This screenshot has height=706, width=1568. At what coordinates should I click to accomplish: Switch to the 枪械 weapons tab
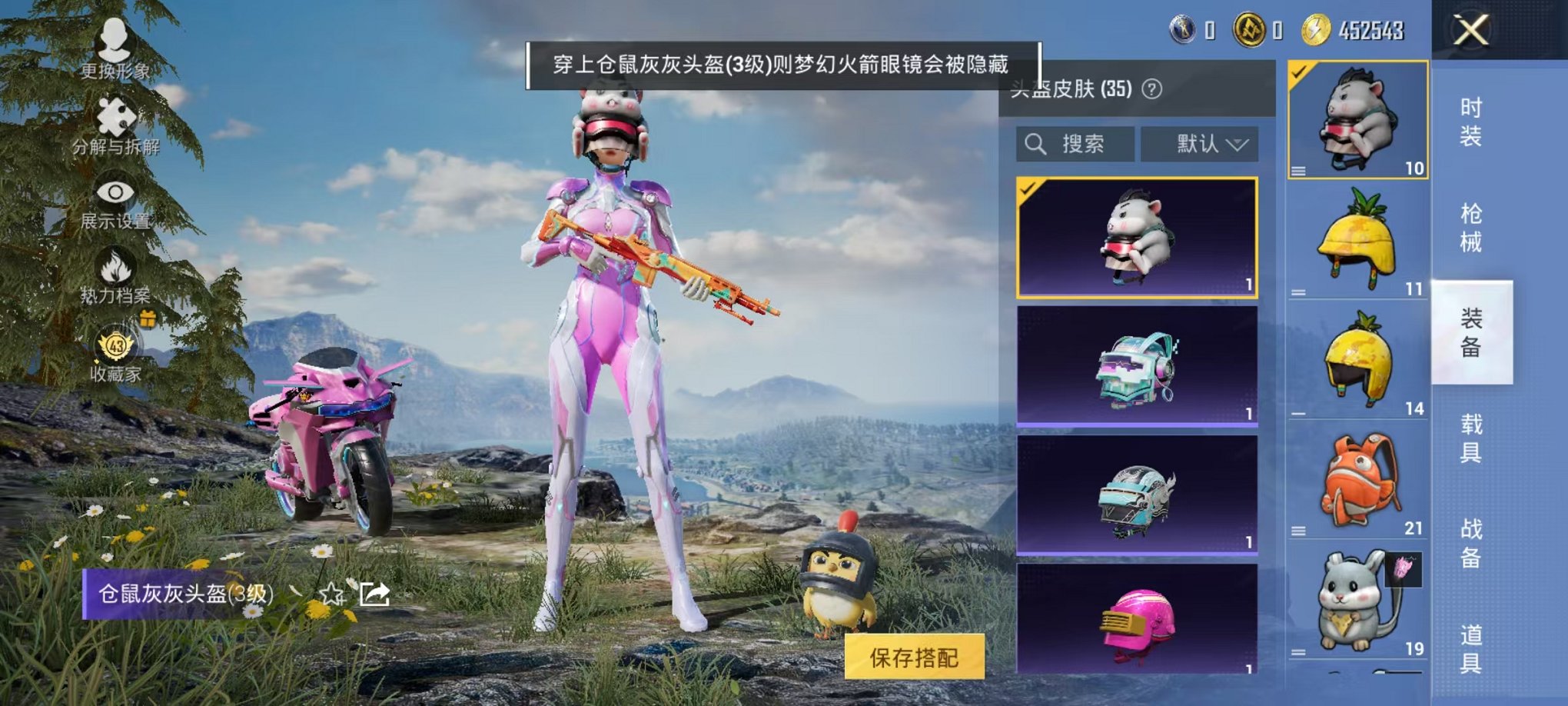click(x=1474, y=224)
